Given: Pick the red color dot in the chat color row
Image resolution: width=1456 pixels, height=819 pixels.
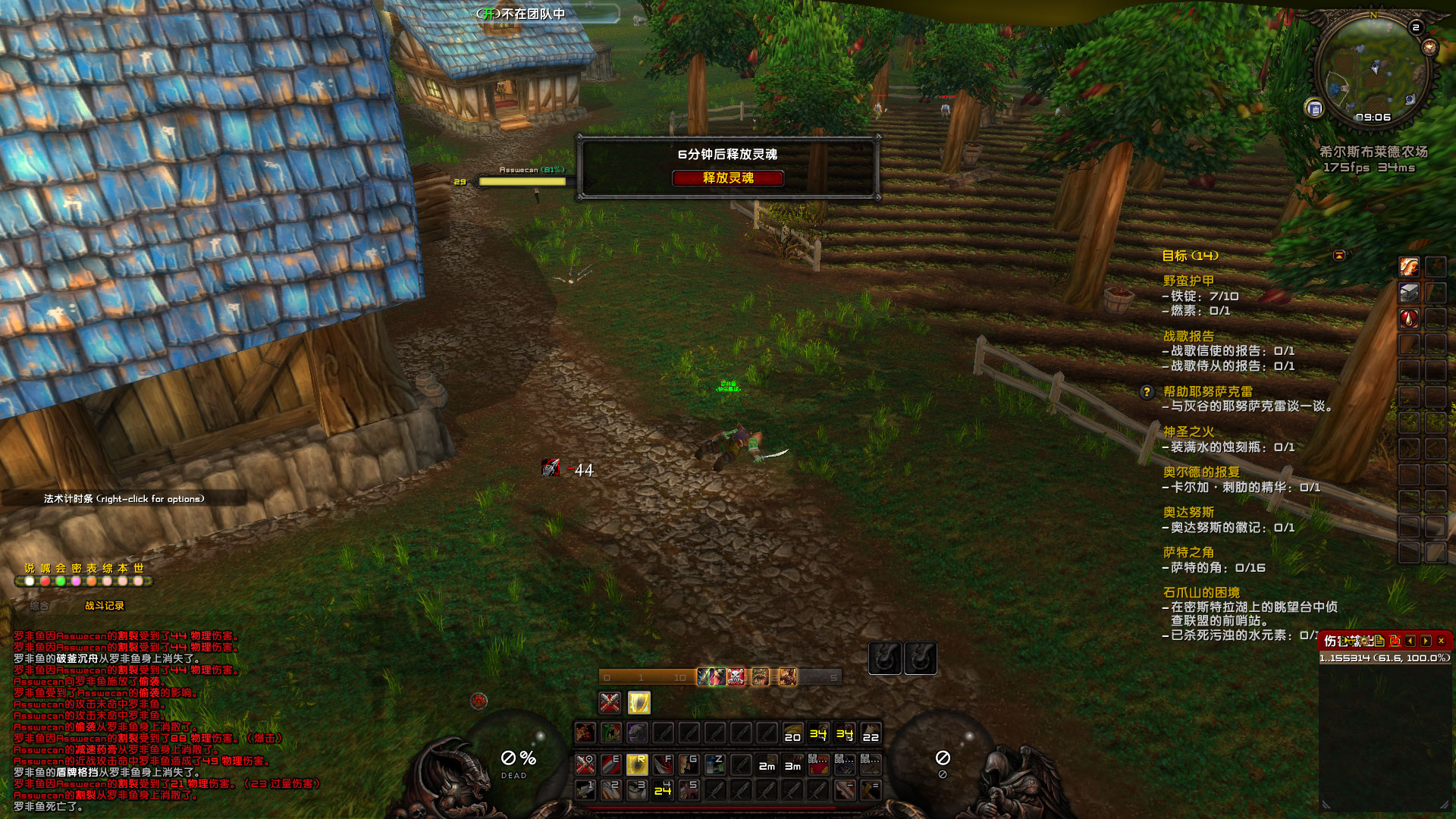Looking at the screenshot, I should 45,582.
